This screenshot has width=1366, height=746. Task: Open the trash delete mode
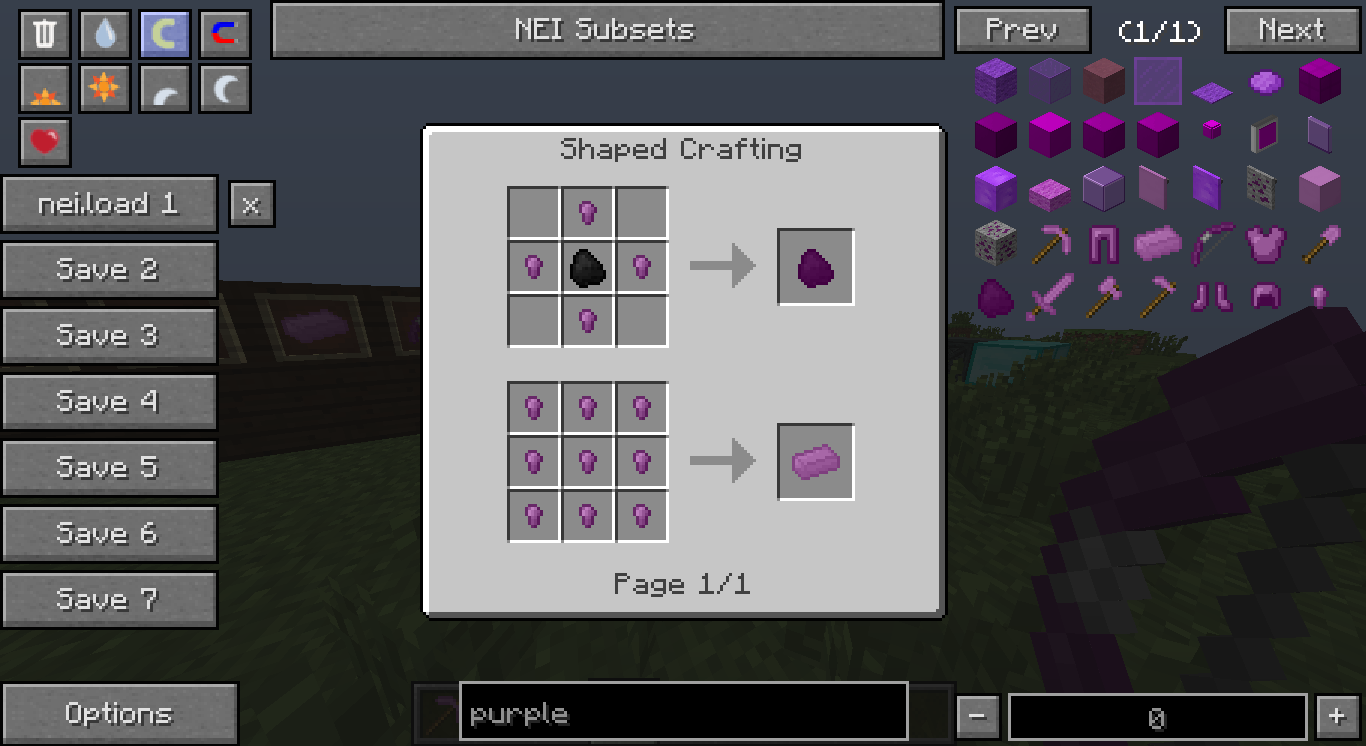43,33
